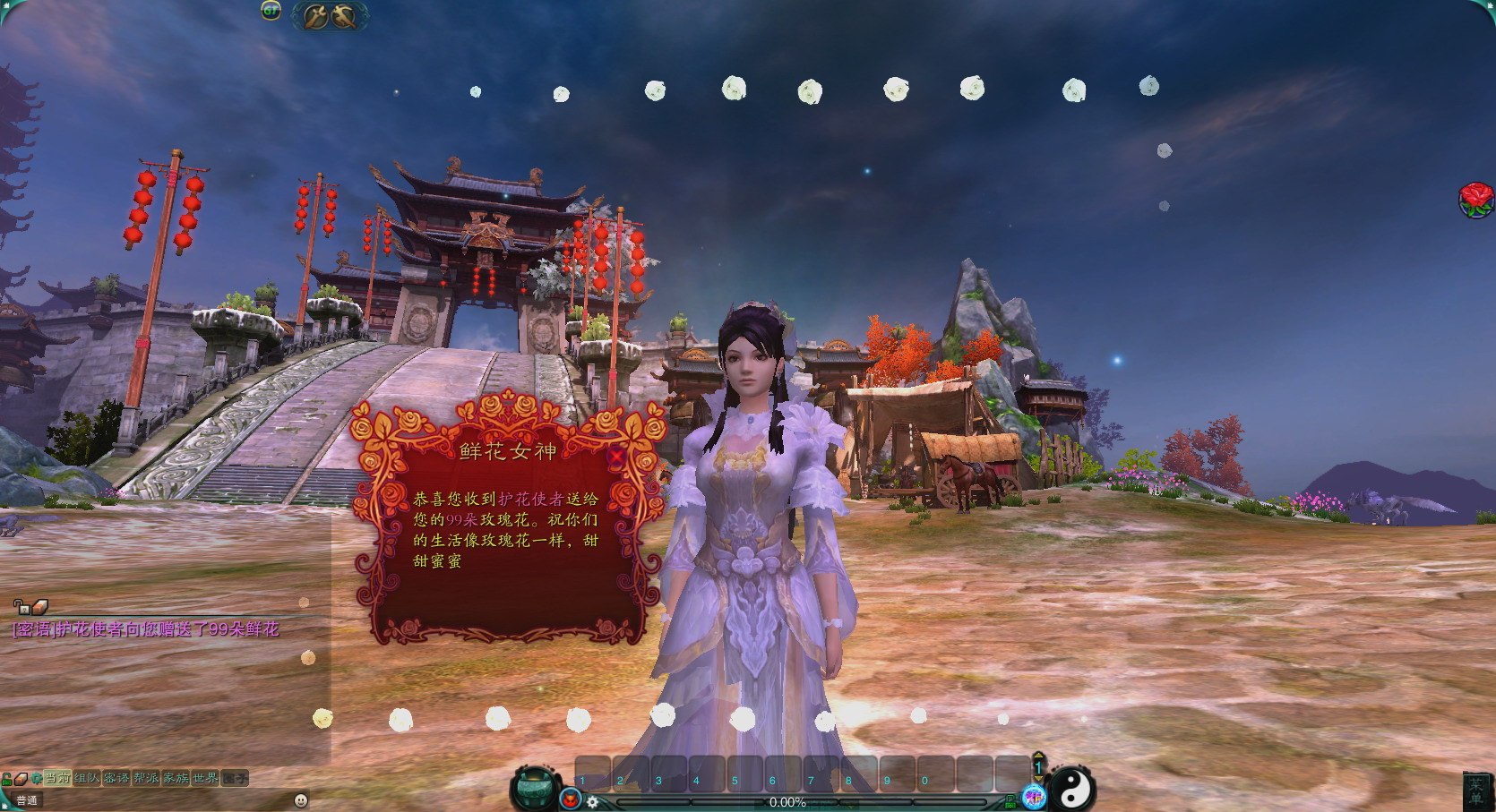Switch to the 世界 chat tab
The height and width of the screenshot is (812, 1496).
pyautogui.click(x=205, y=778)
